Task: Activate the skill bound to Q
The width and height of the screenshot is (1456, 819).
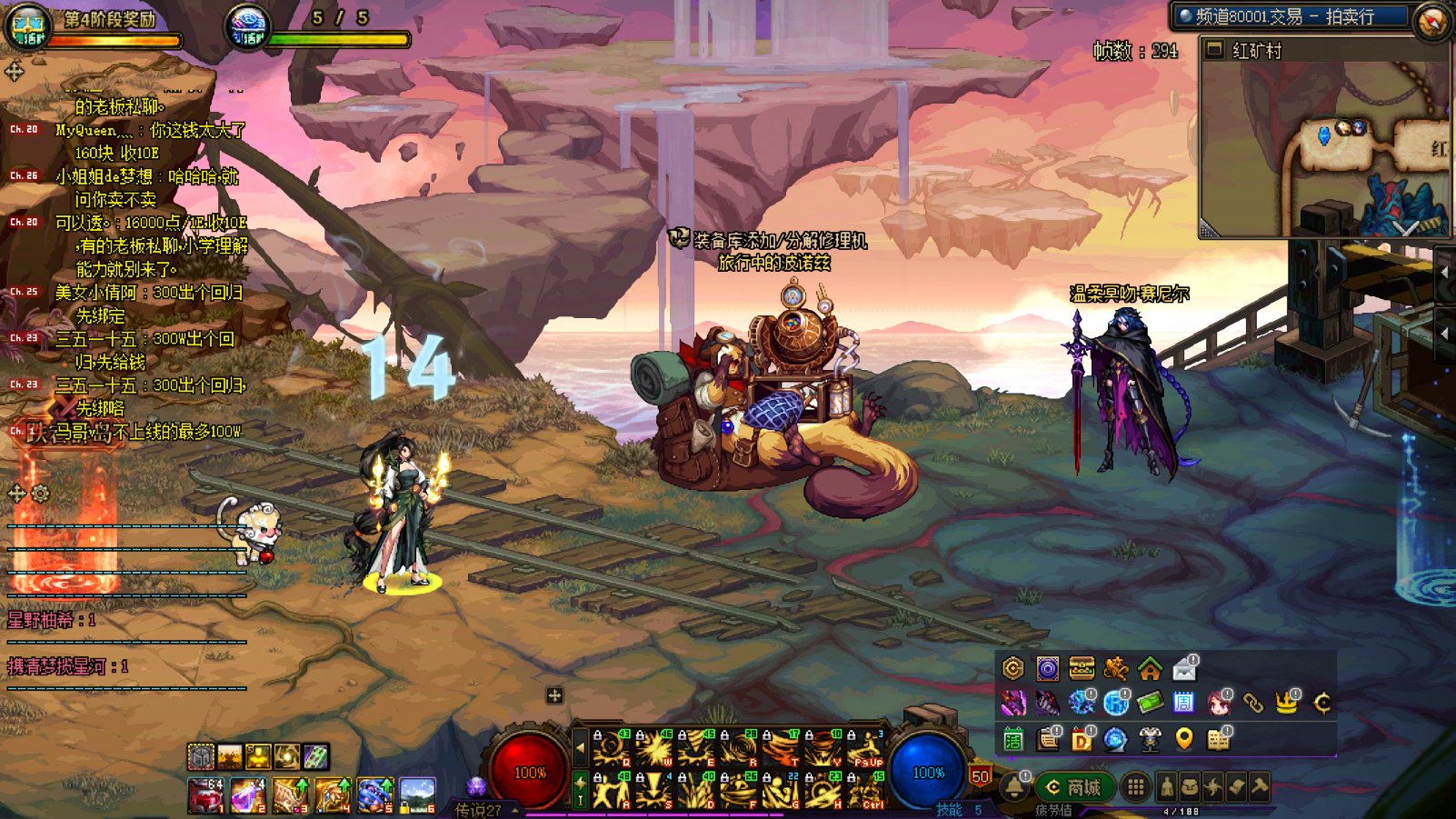Action: pyautogui.click(x=612, y=748)
